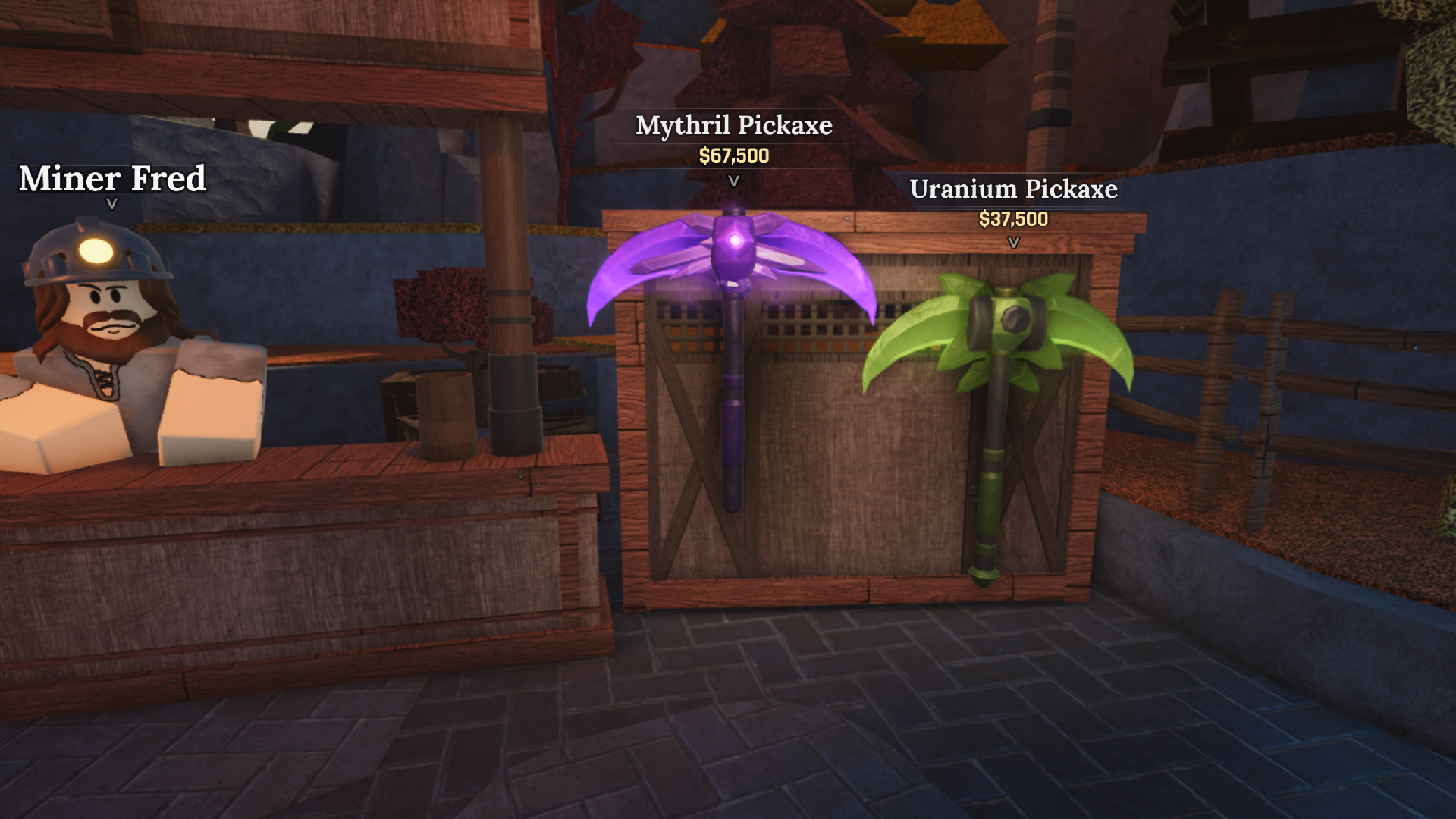This screenshot has height=819, width=1456.
Task: Click the $37,500 price text
Action: (1014, 220)
